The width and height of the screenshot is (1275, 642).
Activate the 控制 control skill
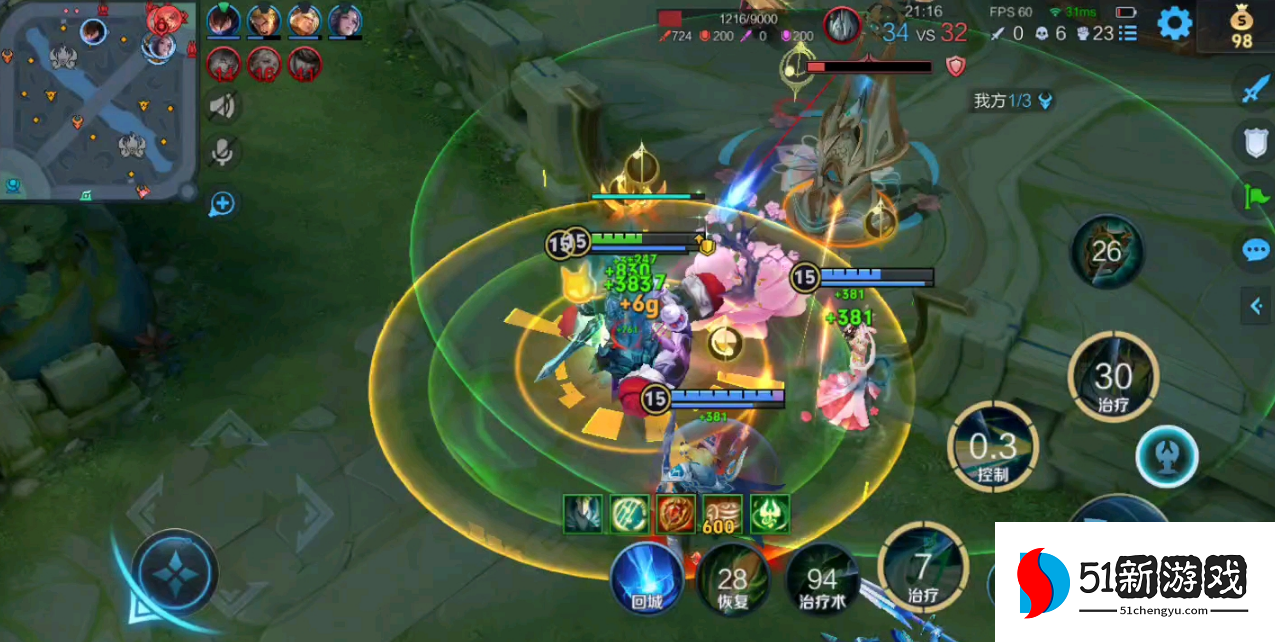tap(993, 448)
